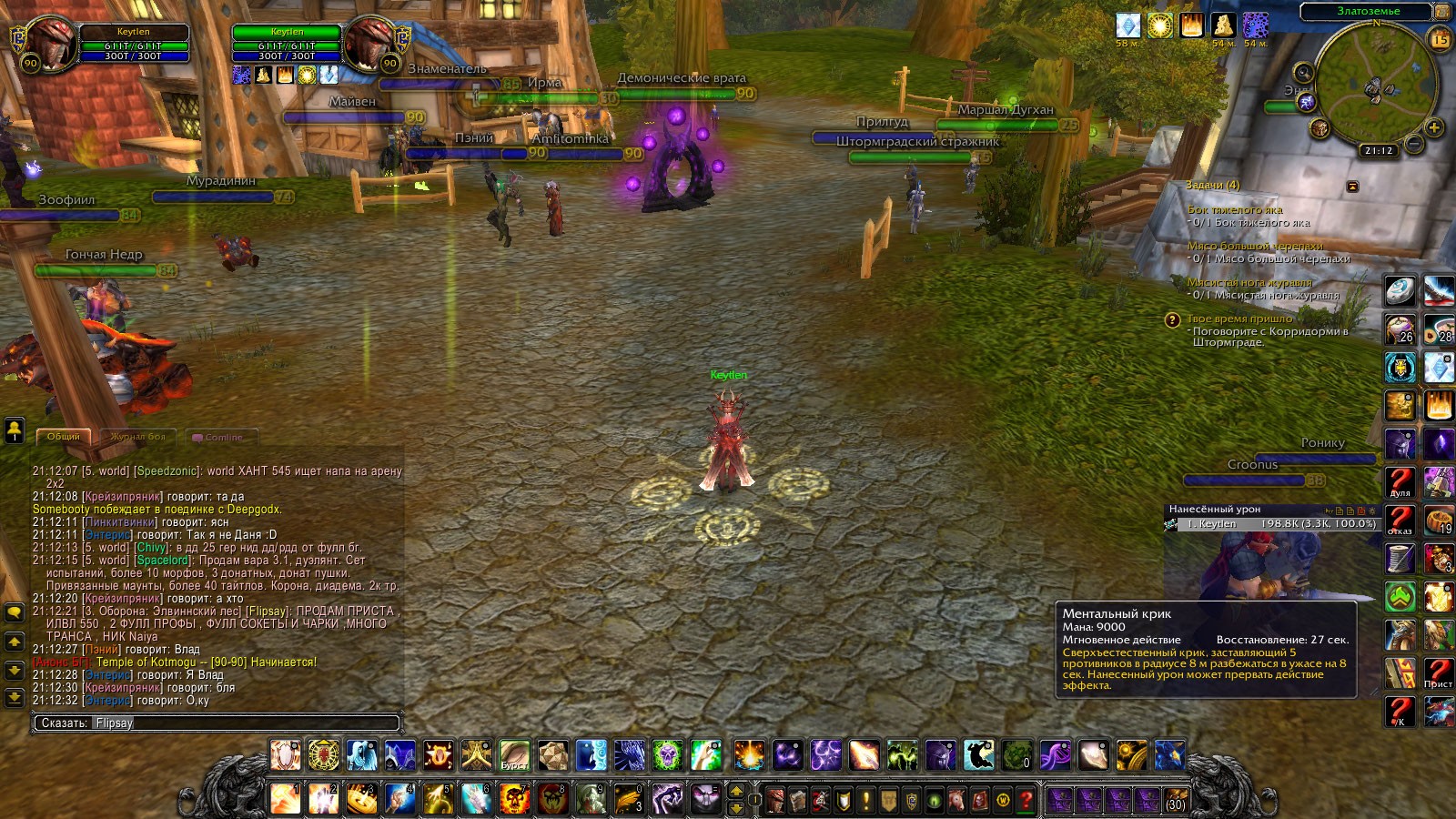The image size is (1456, 819).
Task: Open the chat menu speech bubble button
Action: pos(15,613)
